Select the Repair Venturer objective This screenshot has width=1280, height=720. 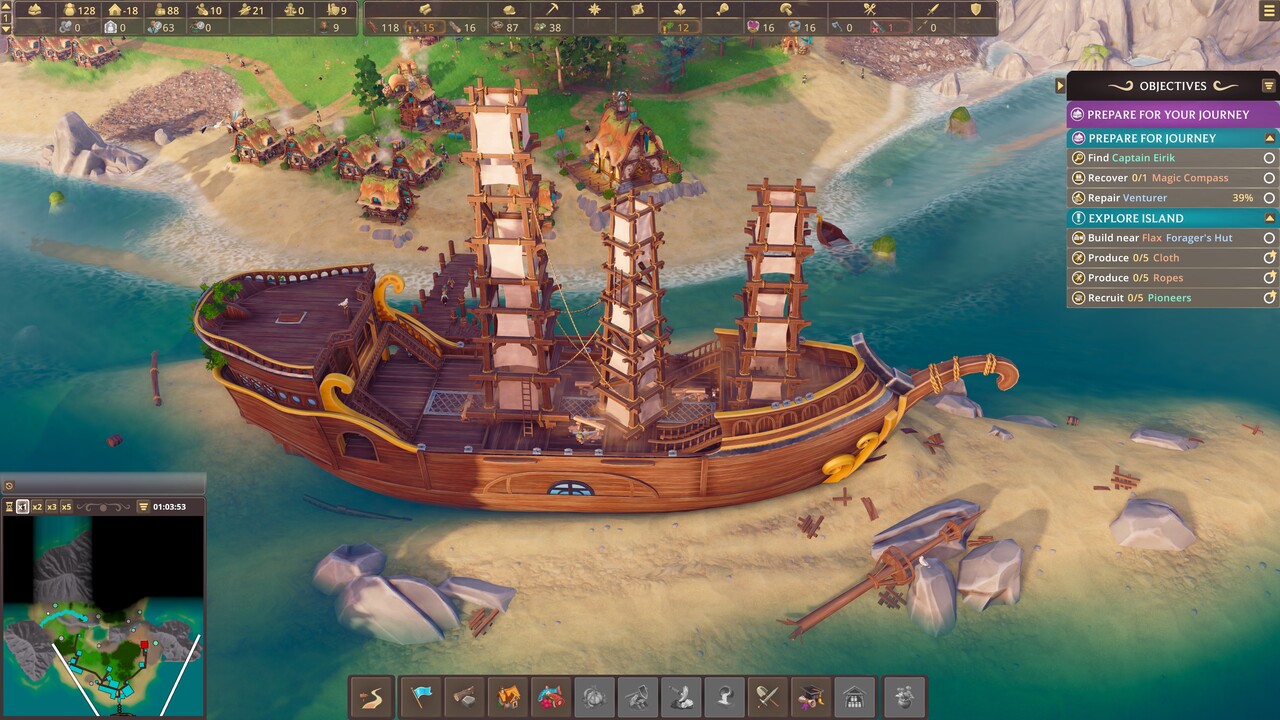click(x=1165, y=198)
